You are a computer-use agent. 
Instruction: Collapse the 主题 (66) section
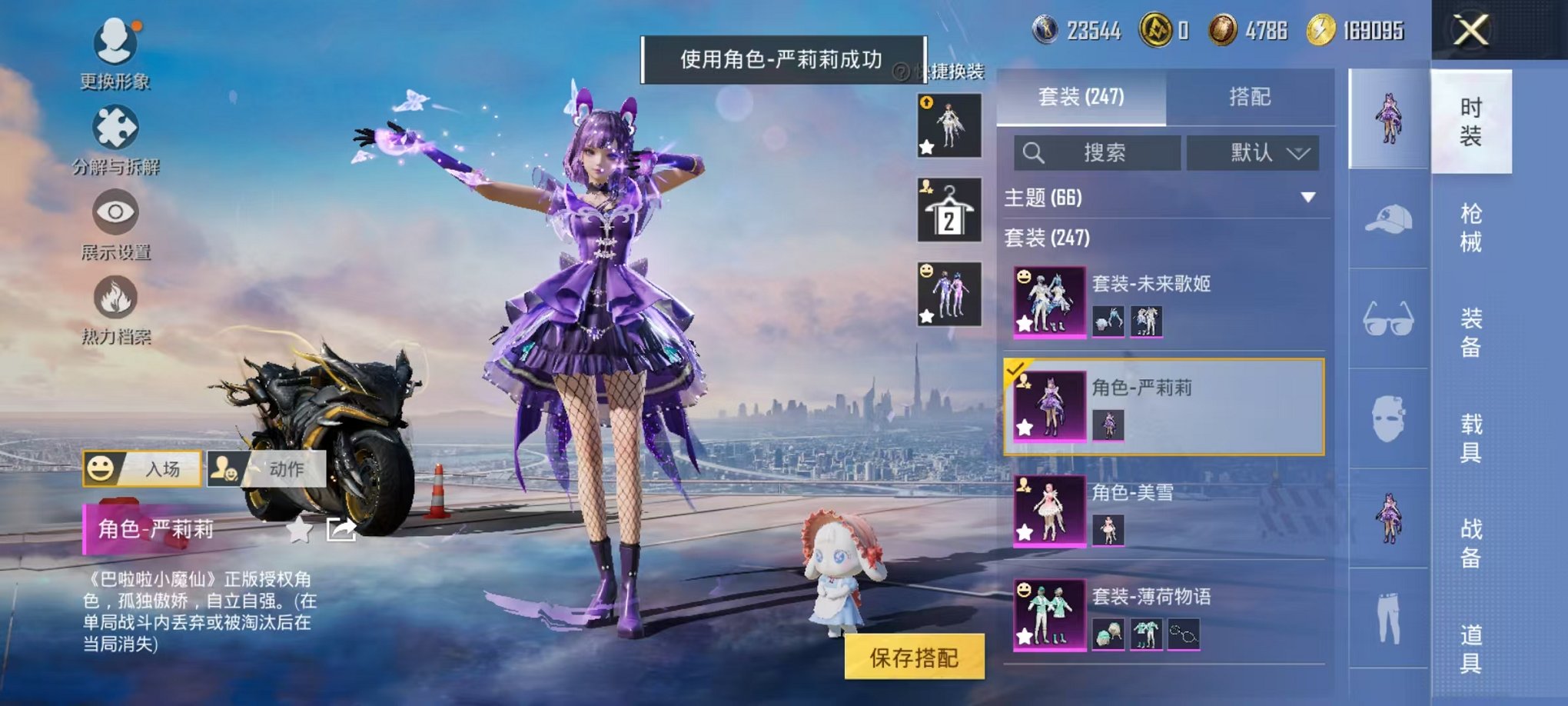[x=1309, y=196]
